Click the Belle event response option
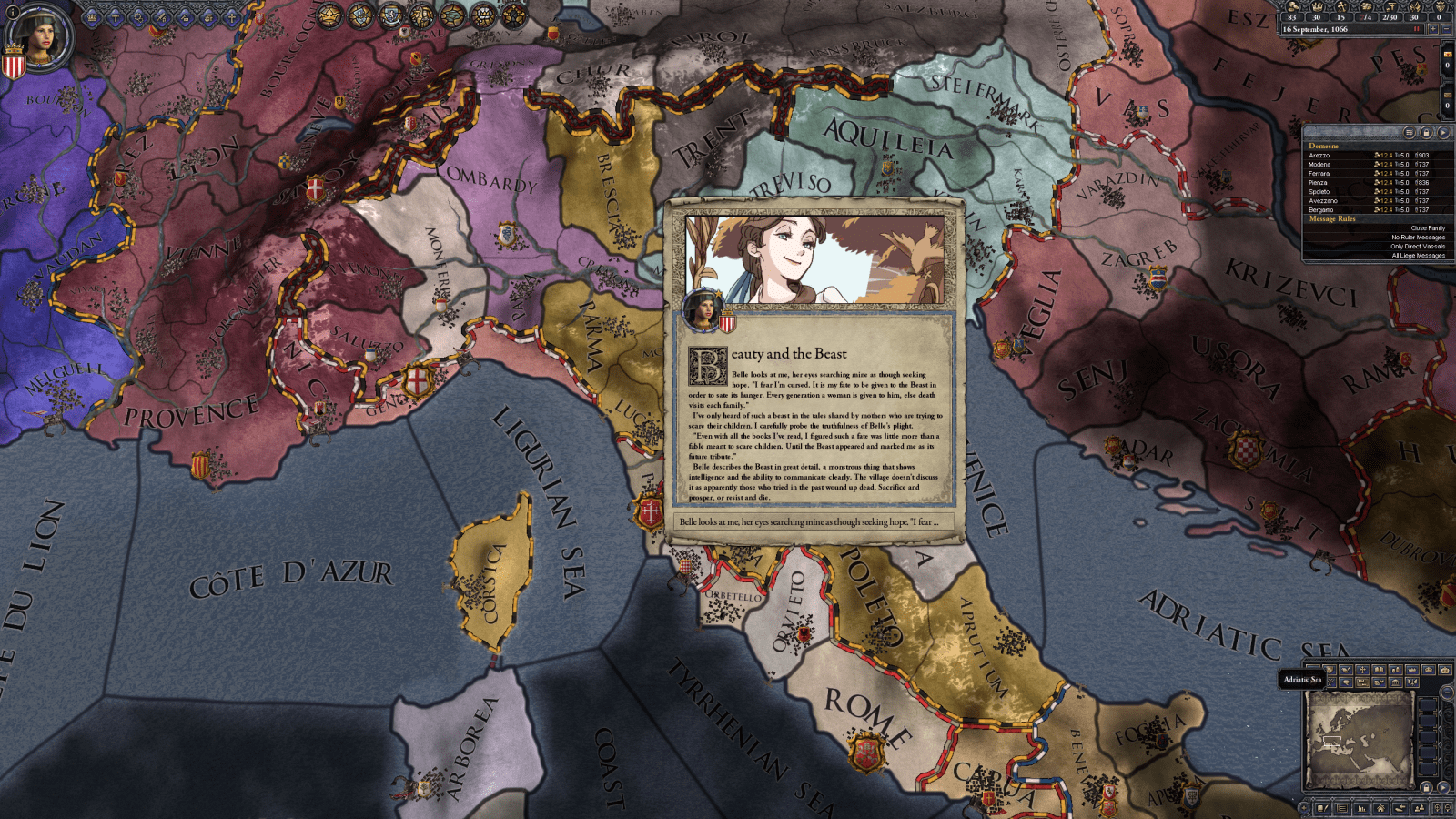 click(810, 521)
